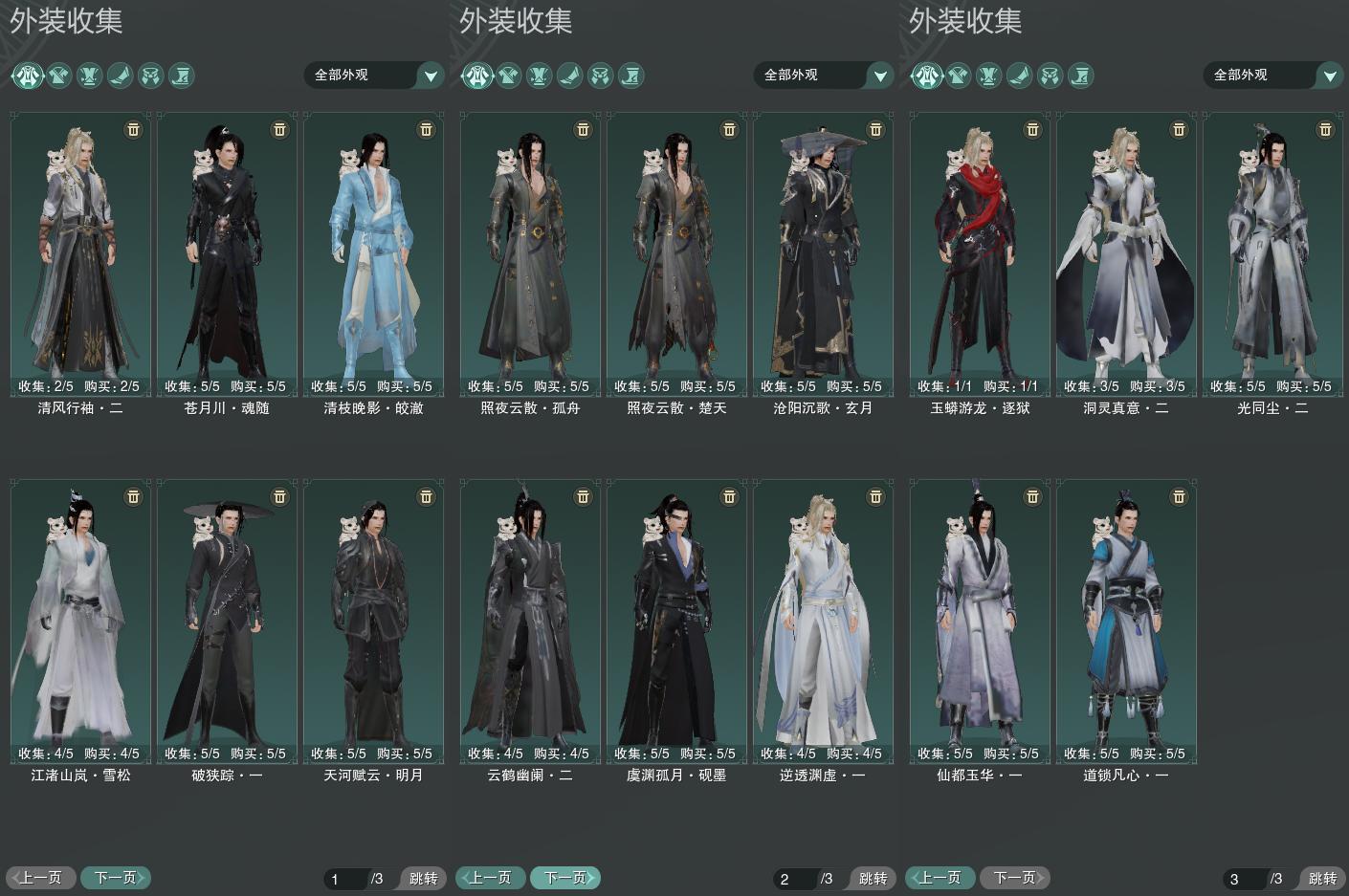Select the 光同尘·二 outfit
The height and width of the screenshot is (896, 1349).
[1272, 253]
